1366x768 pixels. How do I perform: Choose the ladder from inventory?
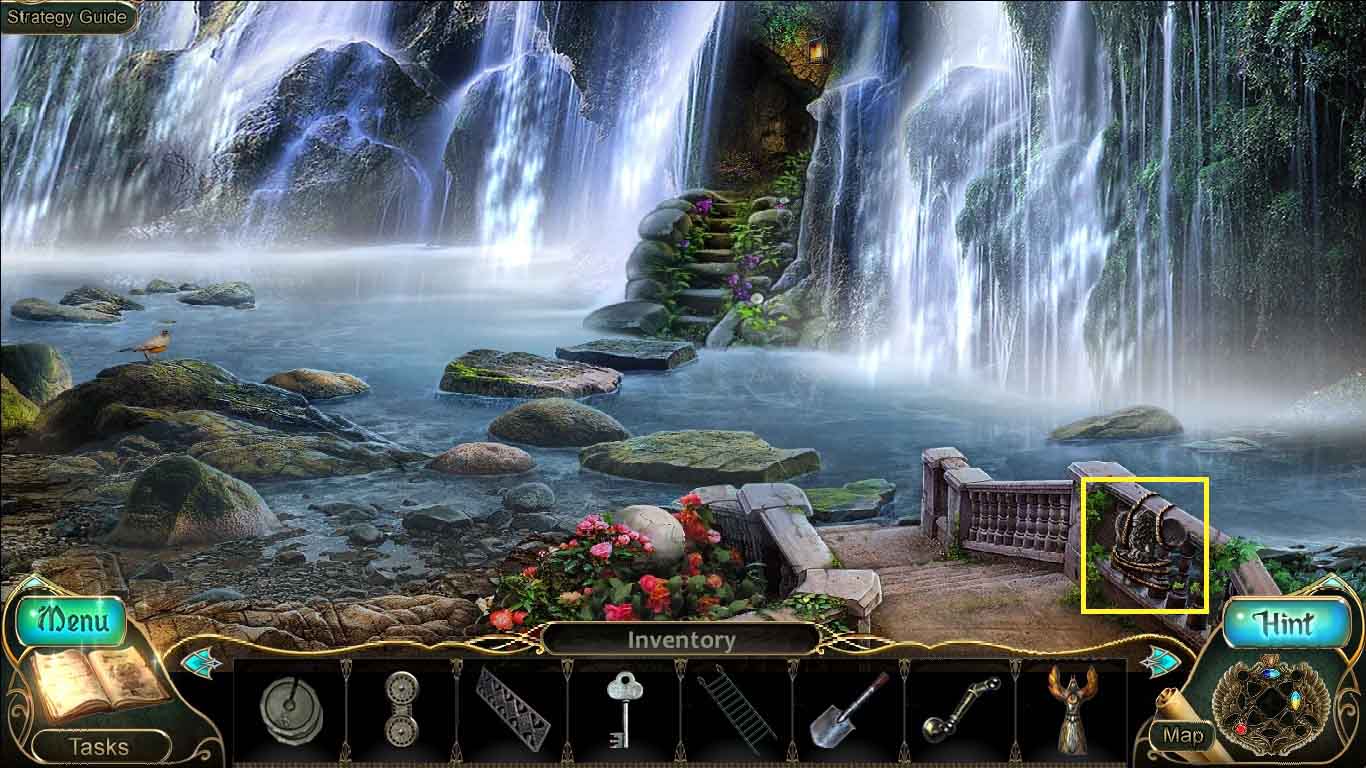735,709
